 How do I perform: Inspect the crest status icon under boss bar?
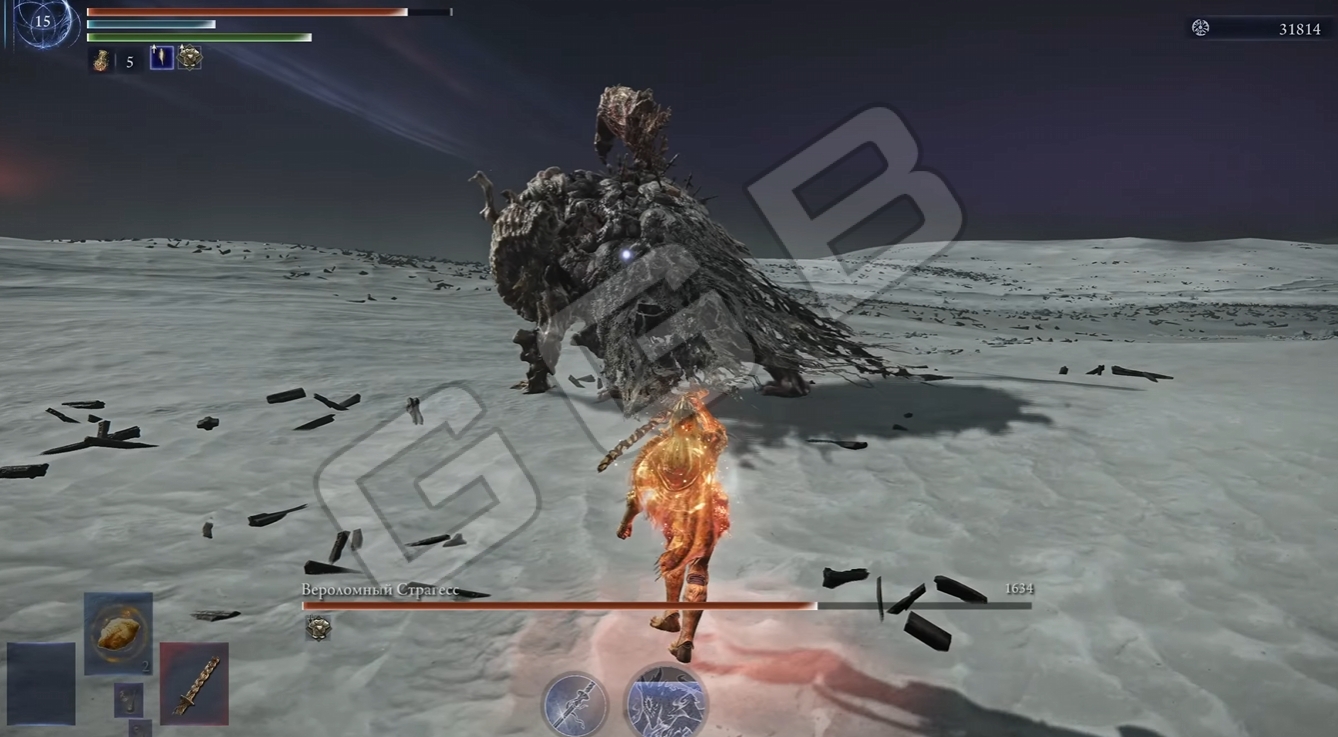pos(318,627)
